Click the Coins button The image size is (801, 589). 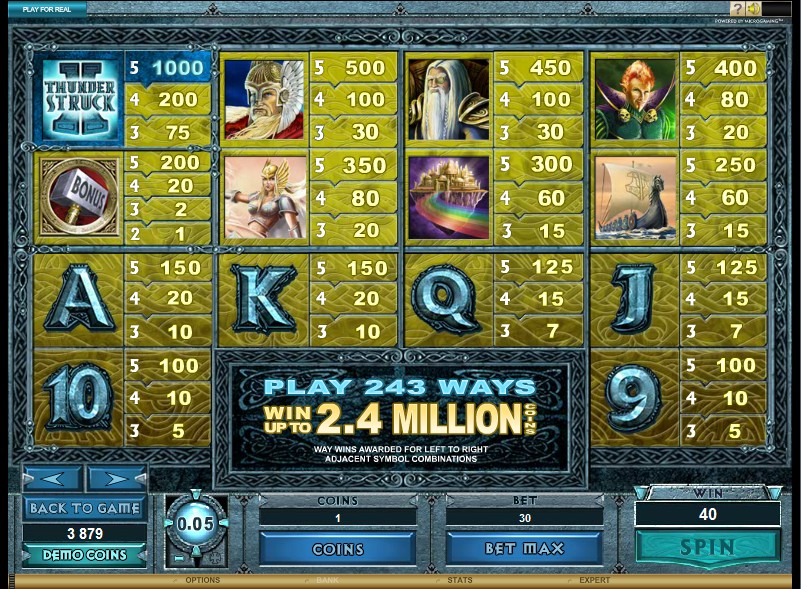coord(337,548)
